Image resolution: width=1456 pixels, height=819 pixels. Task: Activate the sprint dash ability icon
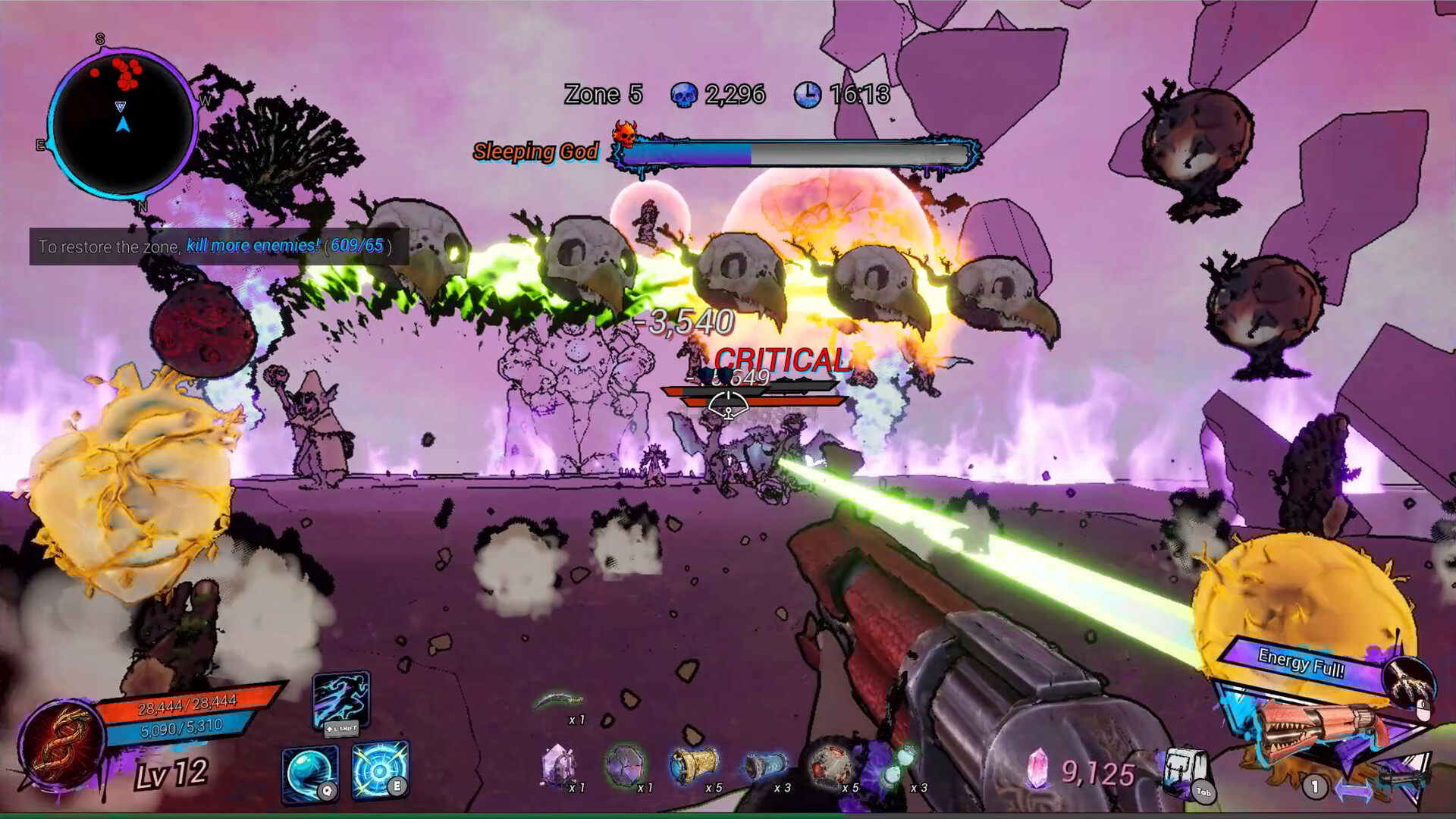click(x=341, y=700)
